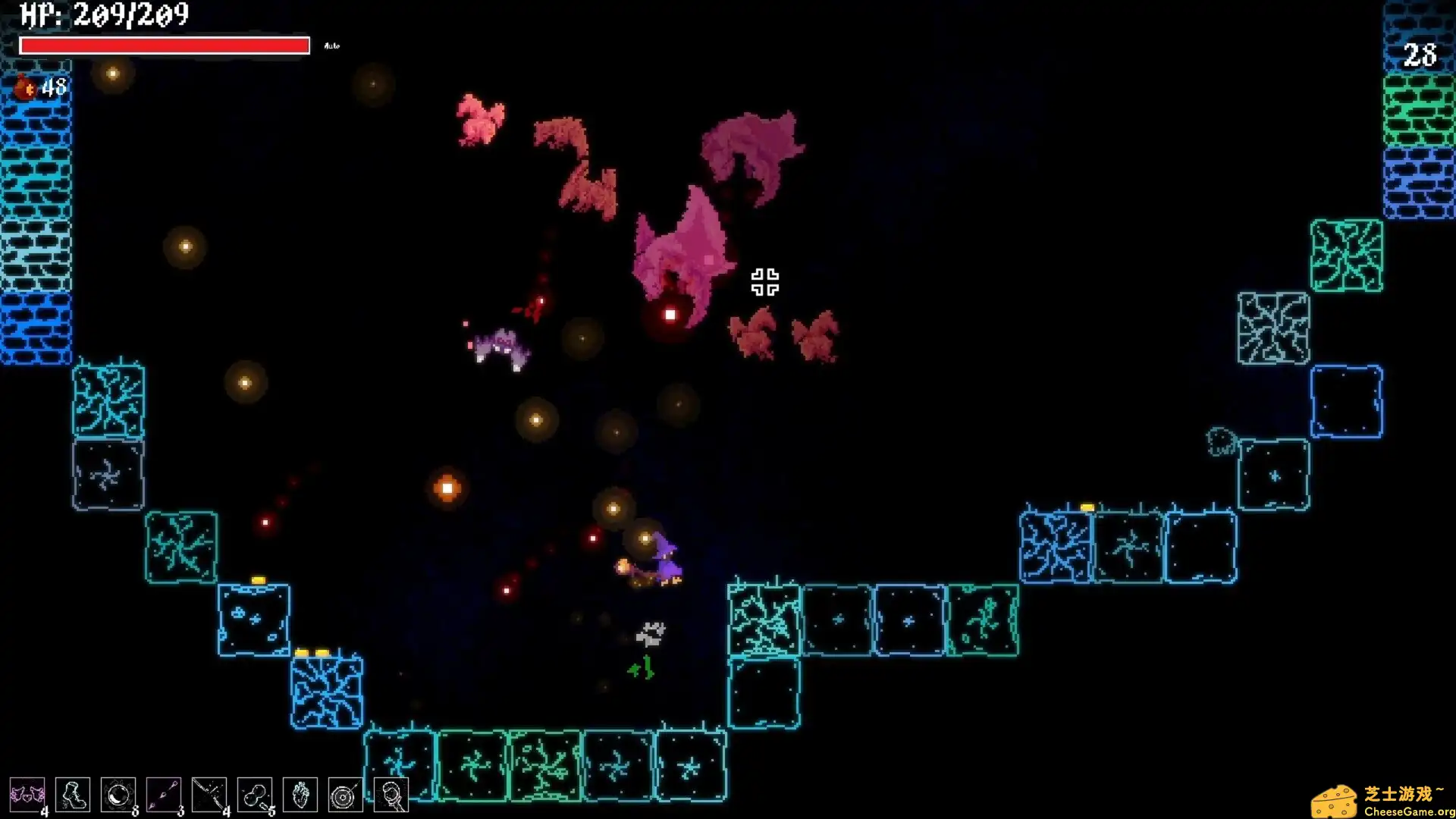The height and width of the screenshot is (819, 1456).
Task: Click the enemy counter showing 28
Action: click(1420, 55)
